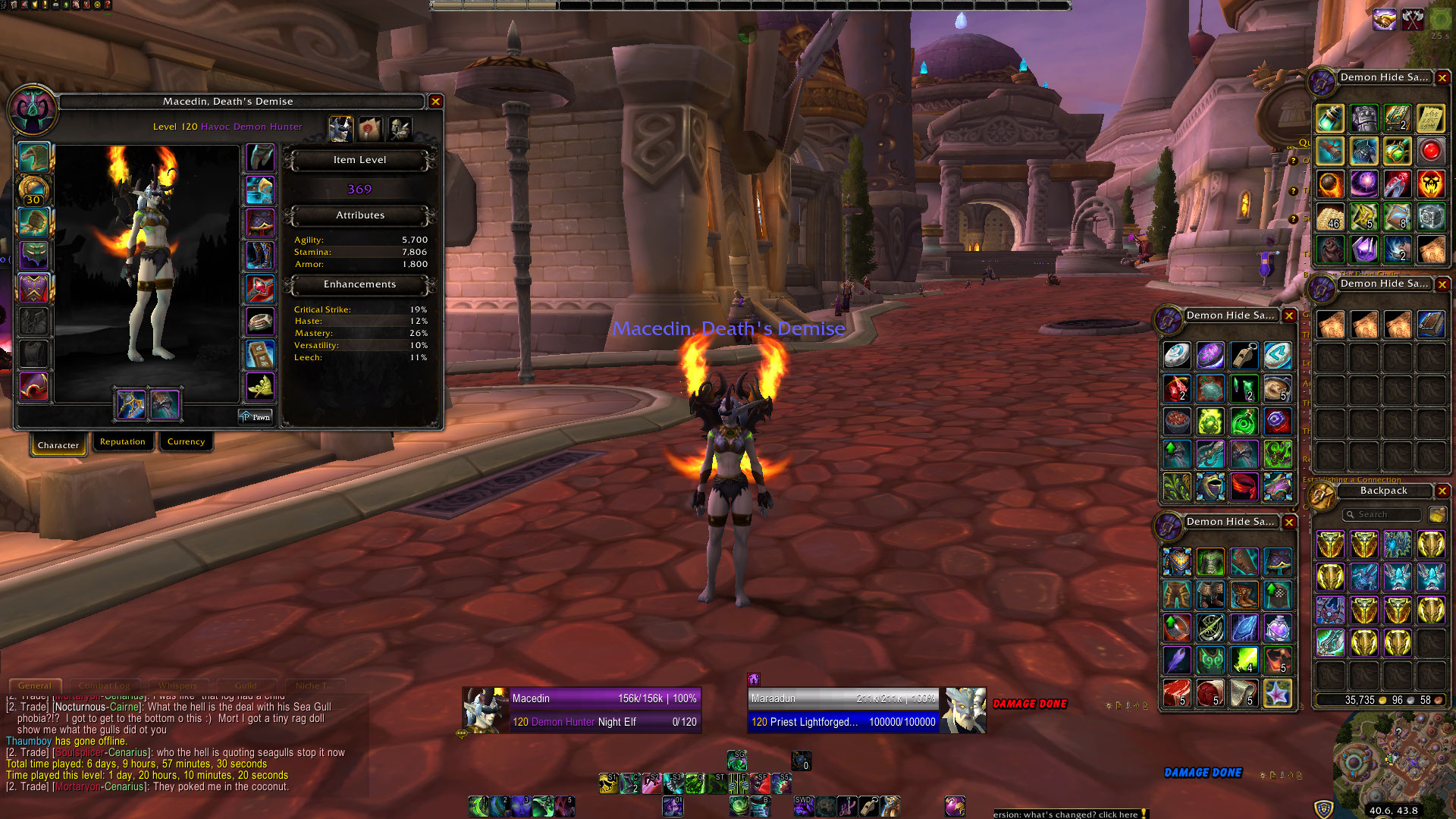Open the equipment manager pane icon
The image size is (1456, 819).
click(400, 129)
